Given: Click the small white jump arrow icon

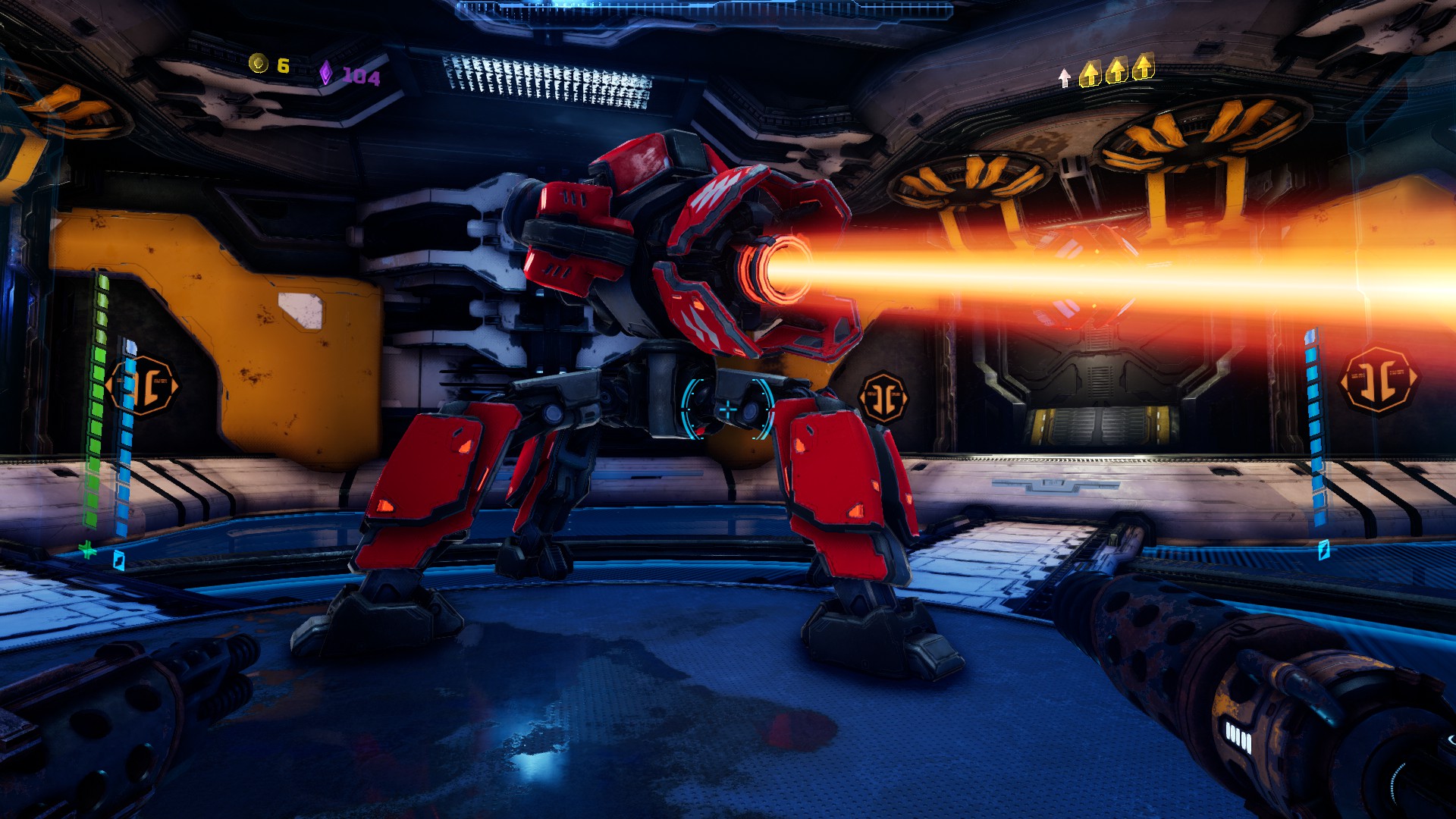Looking at the screenshot, I should pyautogui.click(x=1065, y=77).
